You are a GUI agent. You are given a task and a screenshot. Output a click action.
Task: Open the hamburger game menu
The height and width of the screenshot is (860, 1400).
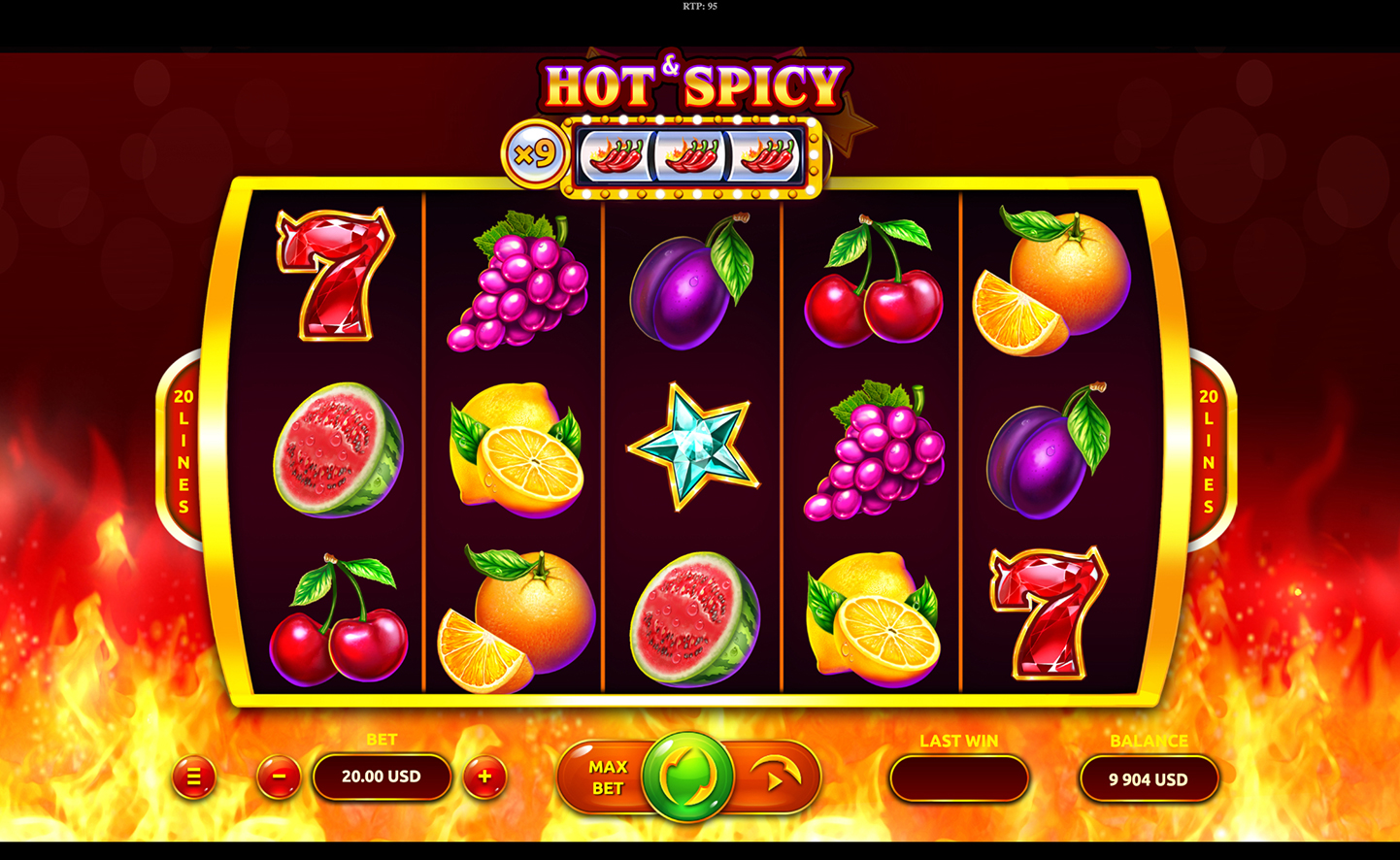[193, 777]
